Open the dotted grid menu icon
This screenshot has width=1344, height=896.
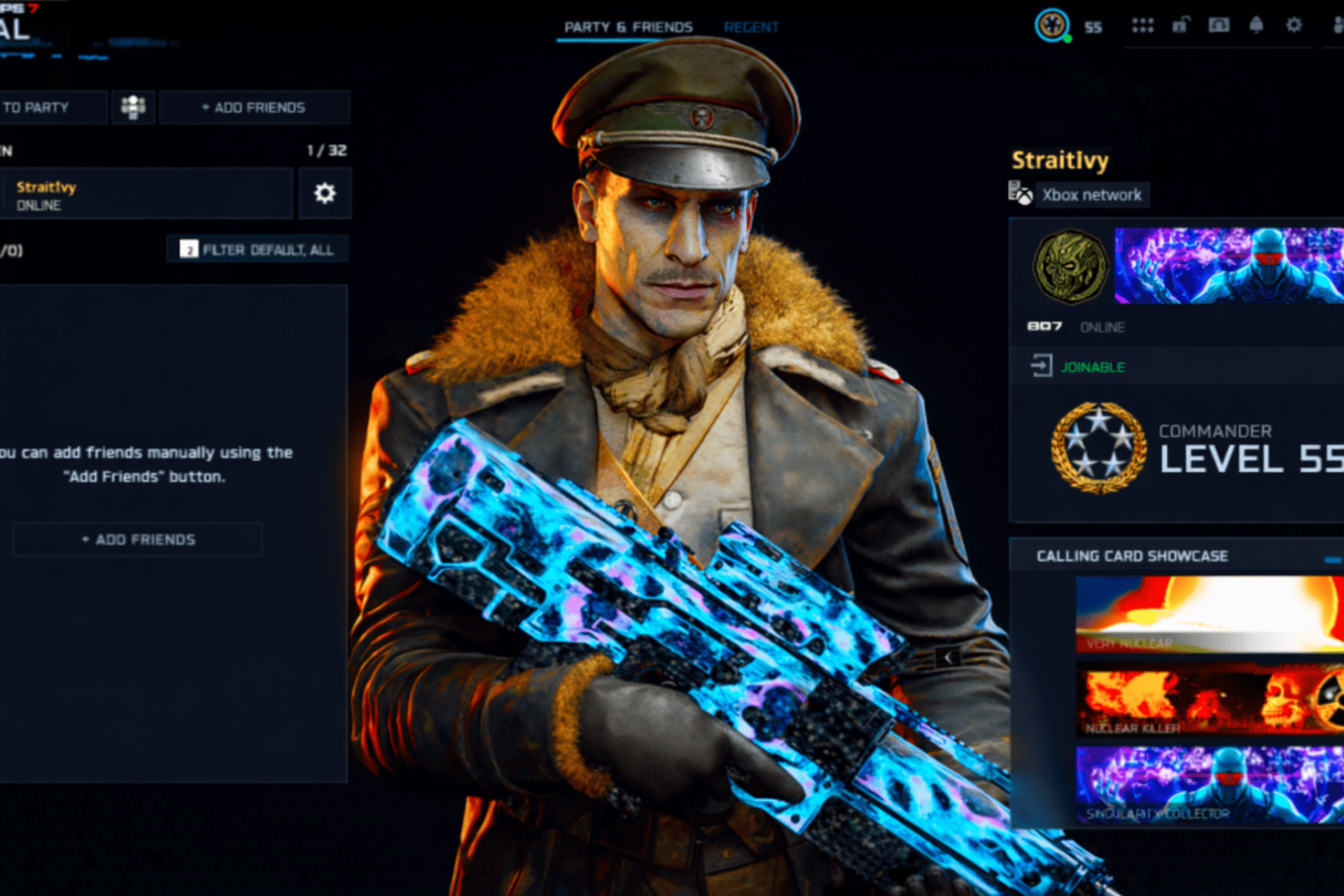1142,26
